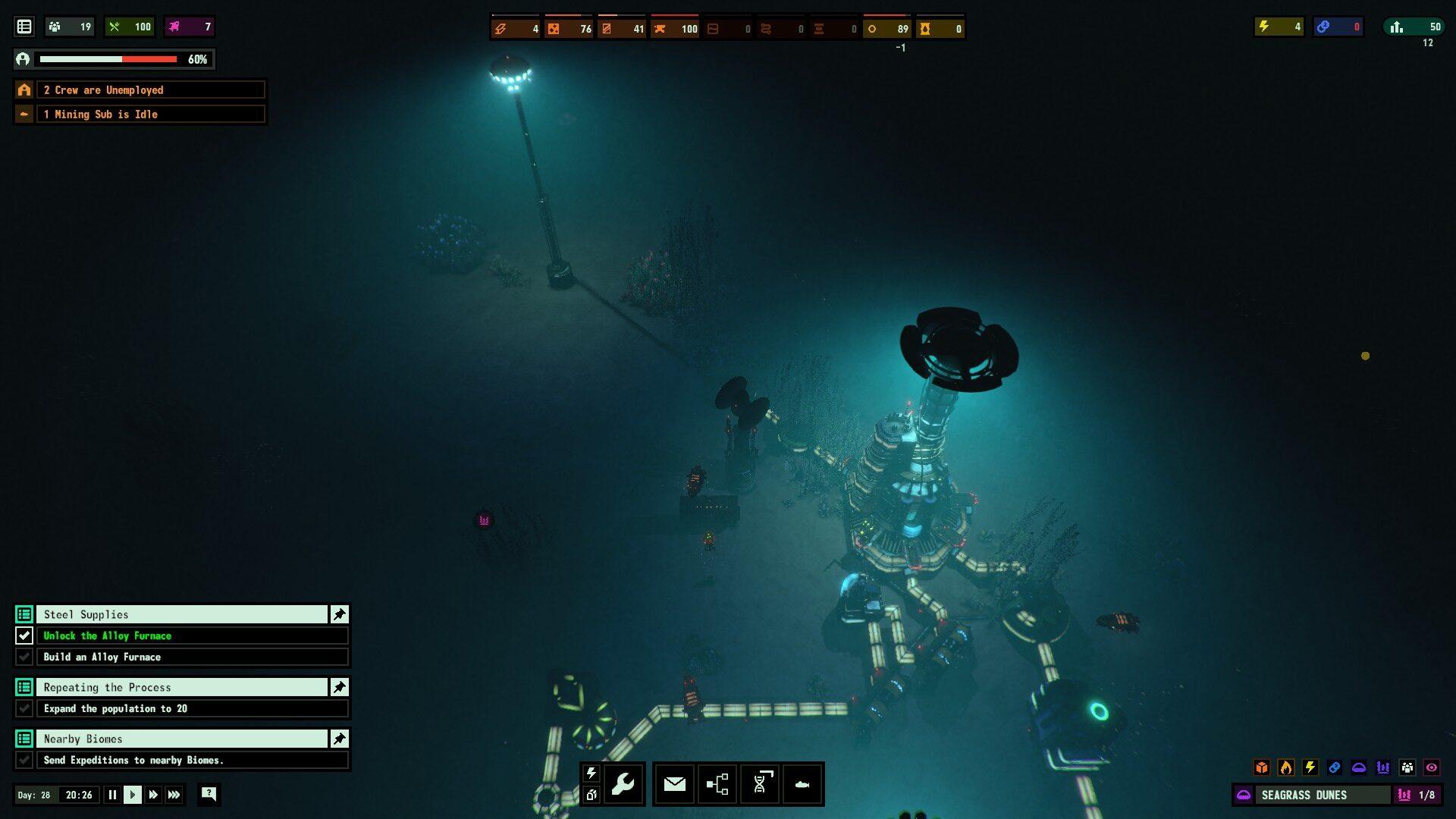
Task: Pin the Nearby Biomes objective
Action: (x=339, y=739)
